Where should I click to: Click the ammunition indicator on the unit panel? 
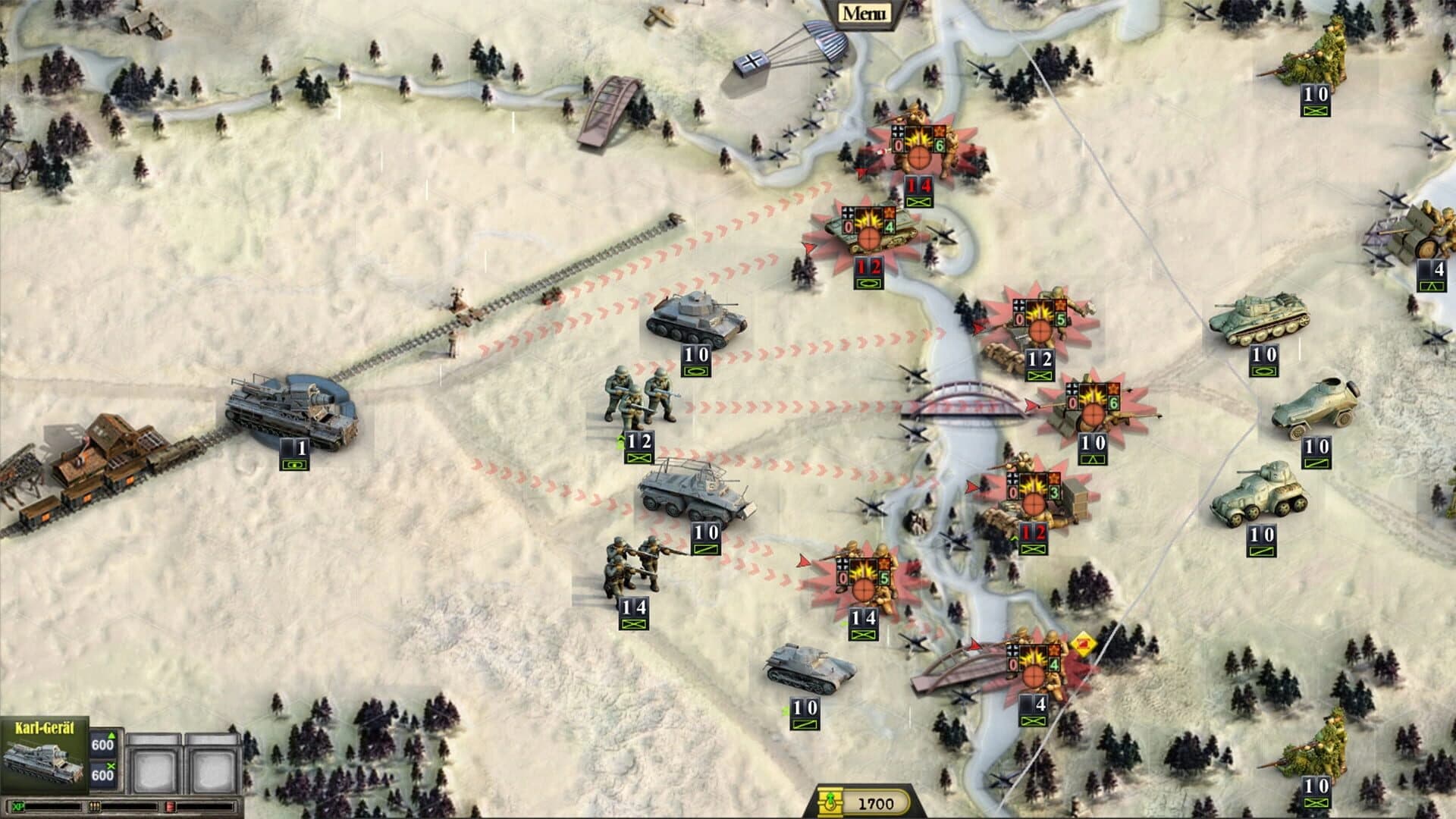[94, 807]
